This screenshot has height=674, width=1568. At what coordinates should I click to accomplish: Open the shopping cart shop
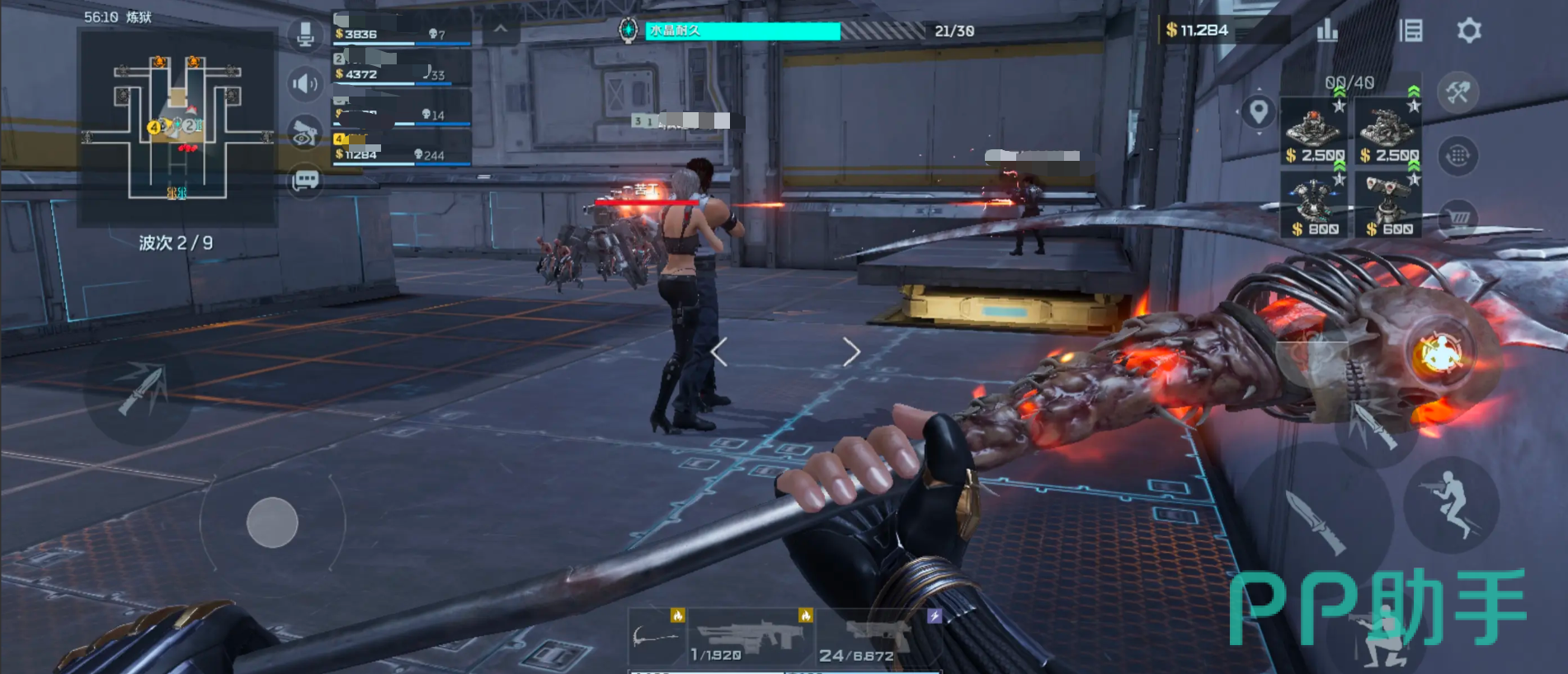click(1458, 217)
